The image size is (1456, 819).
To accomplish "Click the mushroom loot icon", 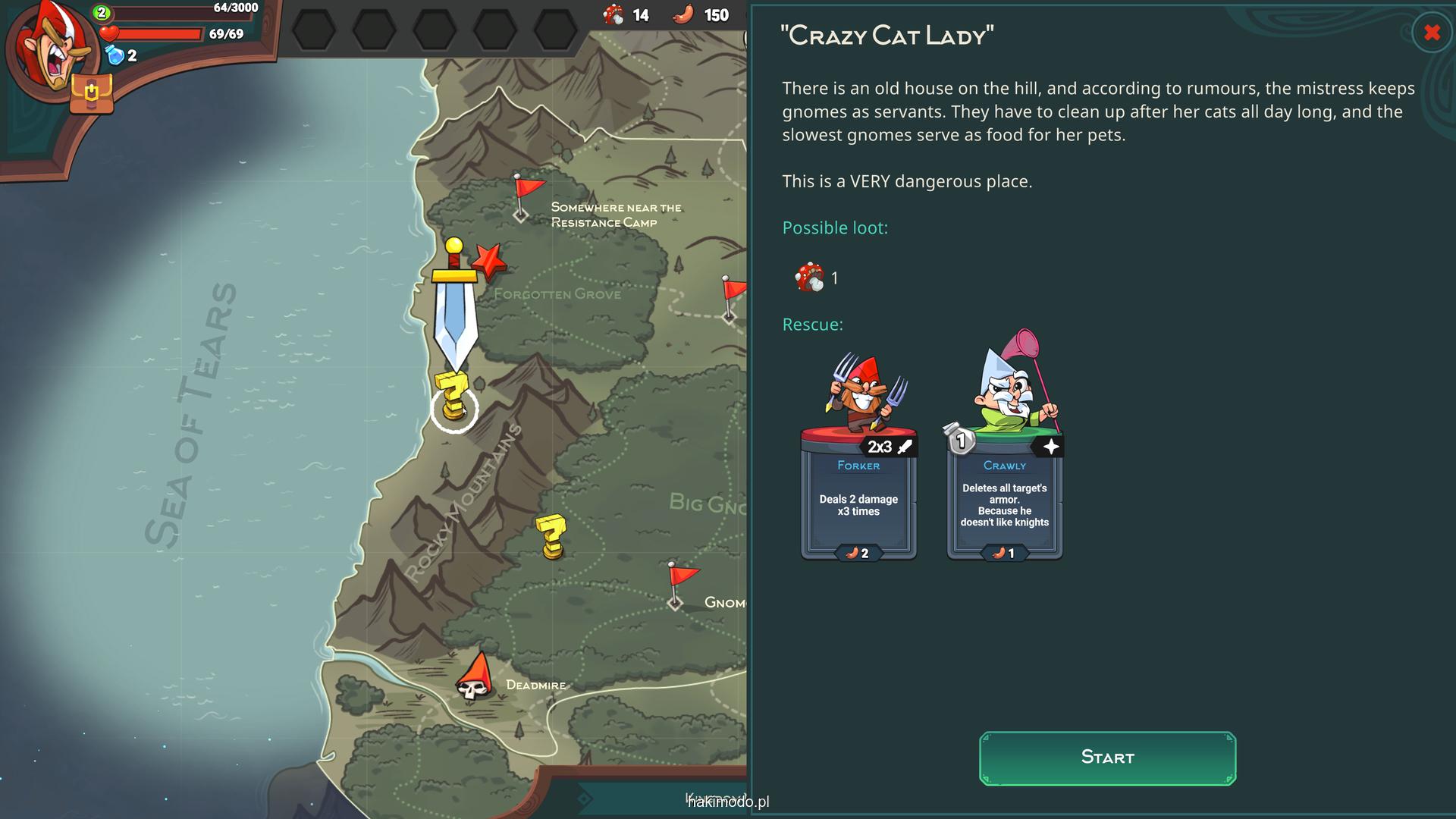I will coord(808,278).
